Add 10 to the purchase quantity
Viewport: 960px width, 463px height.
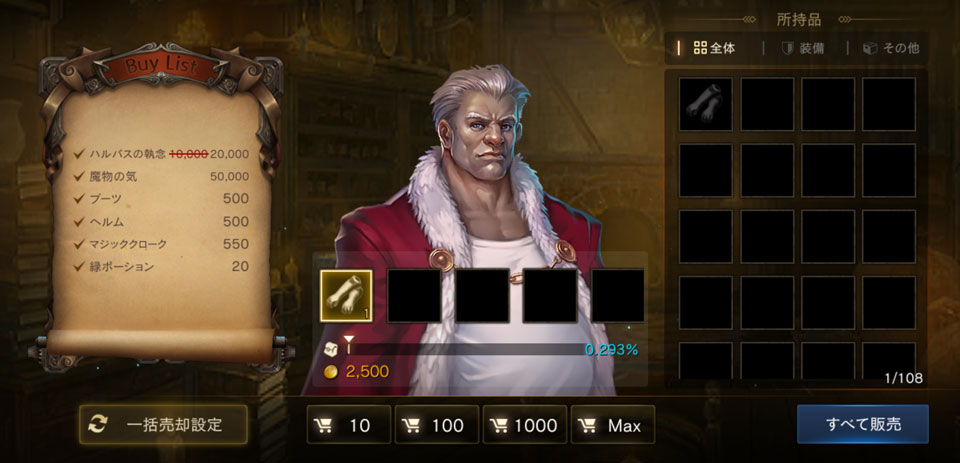click(x=348, y=425)
